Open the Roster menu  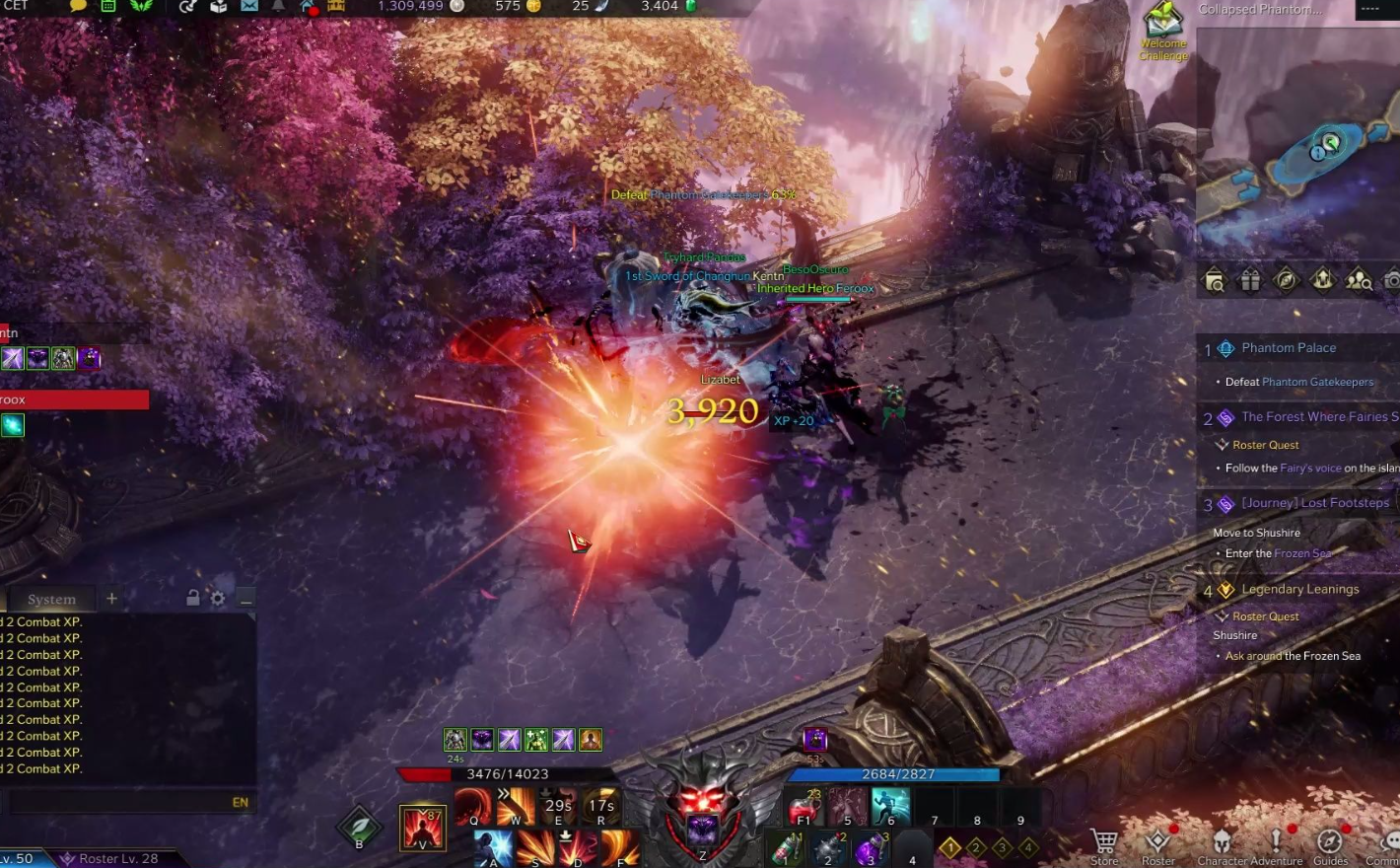(x=1158, y=844)
